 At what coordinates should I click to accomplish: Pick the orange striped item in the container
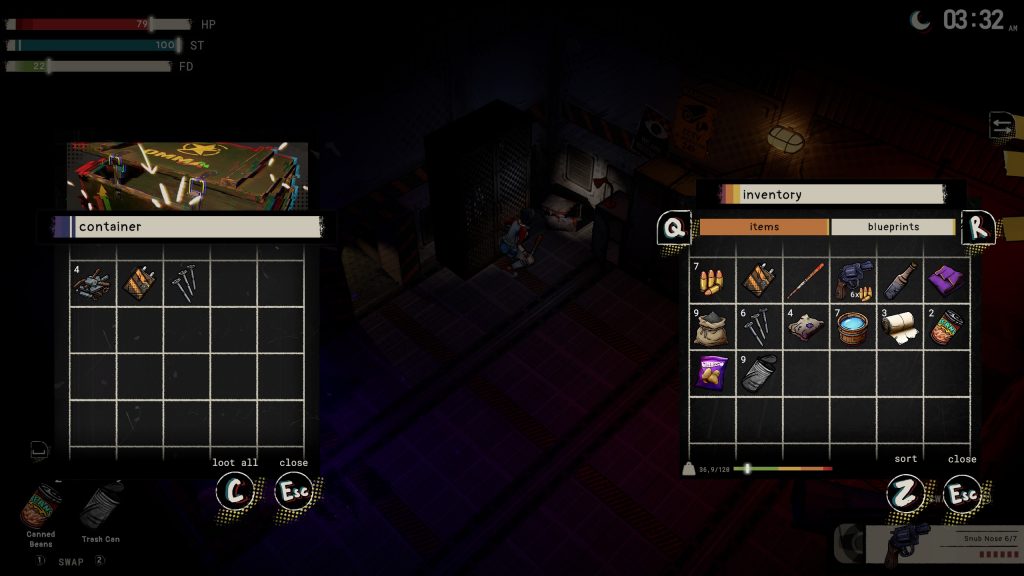(x=139, y=284)
